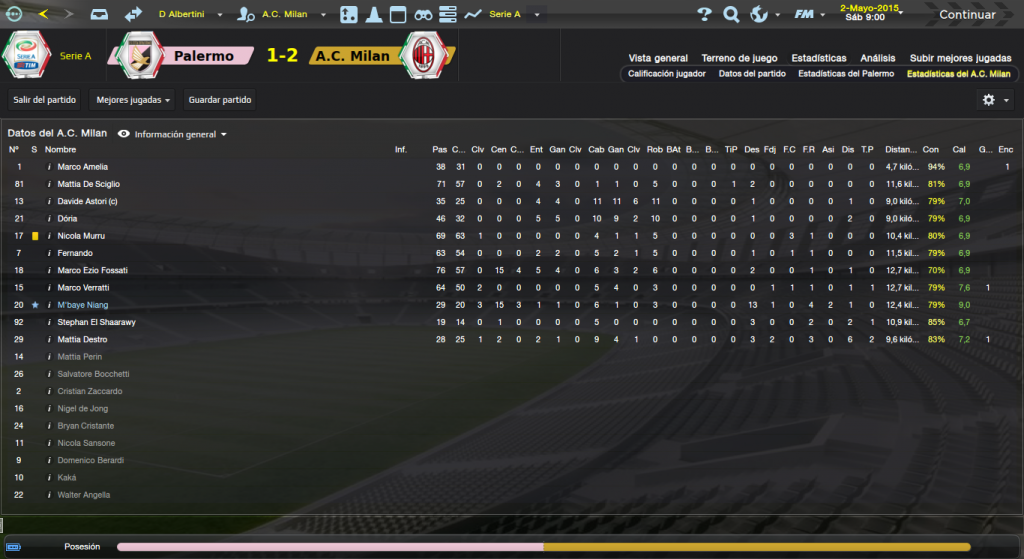Open the Información general view dropdown
Image resolution: width=1024 pixels, height=559 pixels.
tap(174, 134)
